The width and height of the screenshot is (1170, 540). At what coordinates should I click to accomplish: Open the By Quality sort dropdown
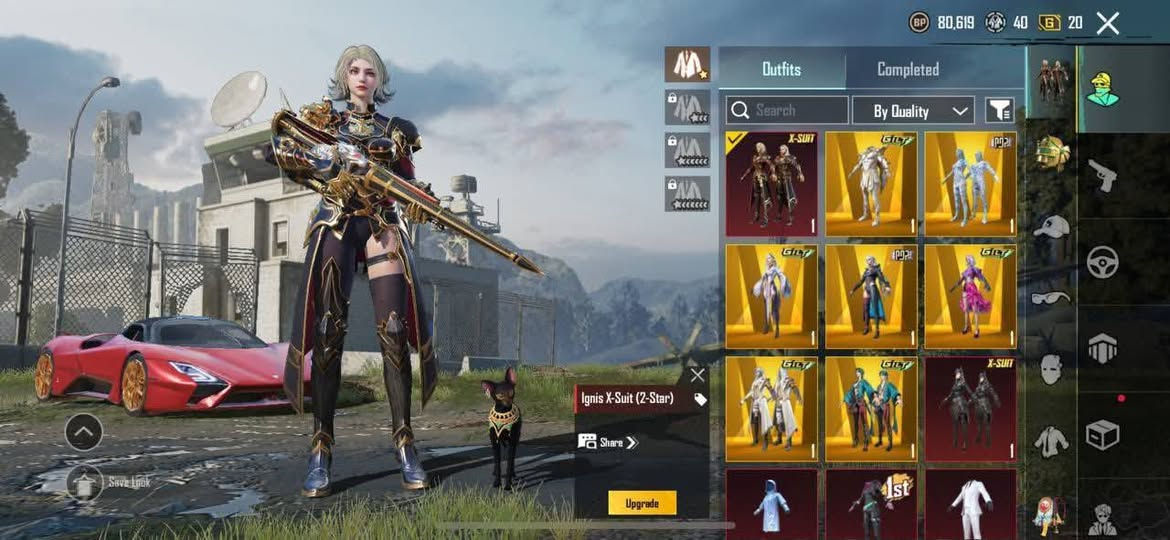(x=912, y=110)
